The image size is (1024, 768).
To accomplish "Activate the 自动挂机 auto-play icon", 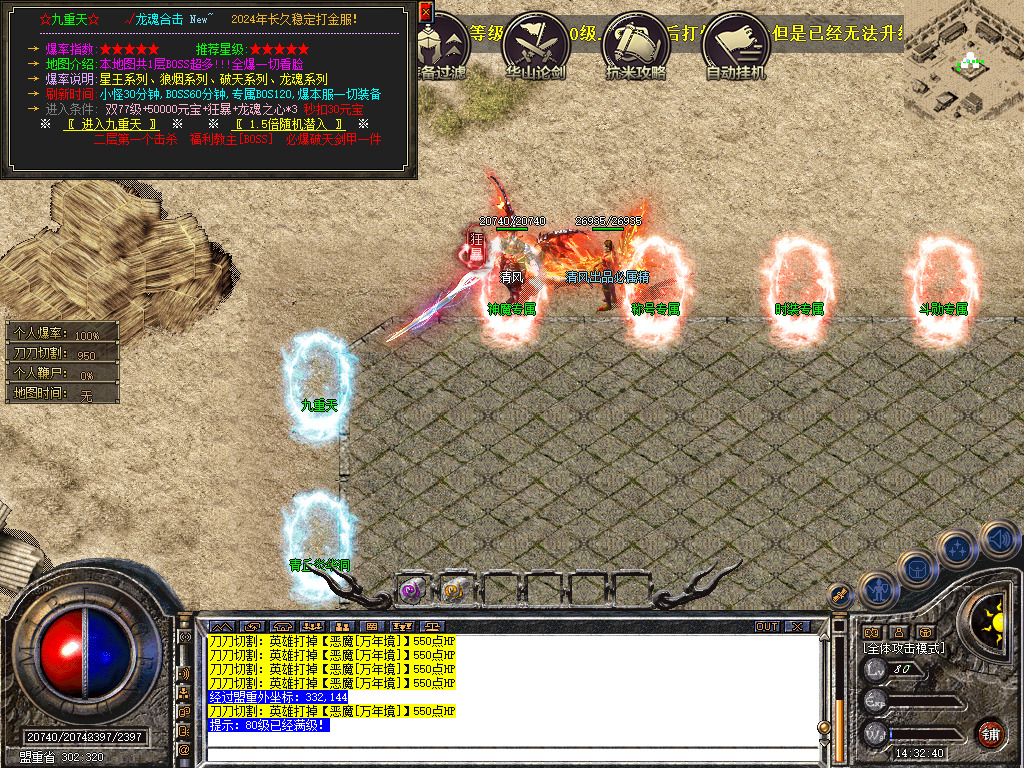I will coord(735,44).
